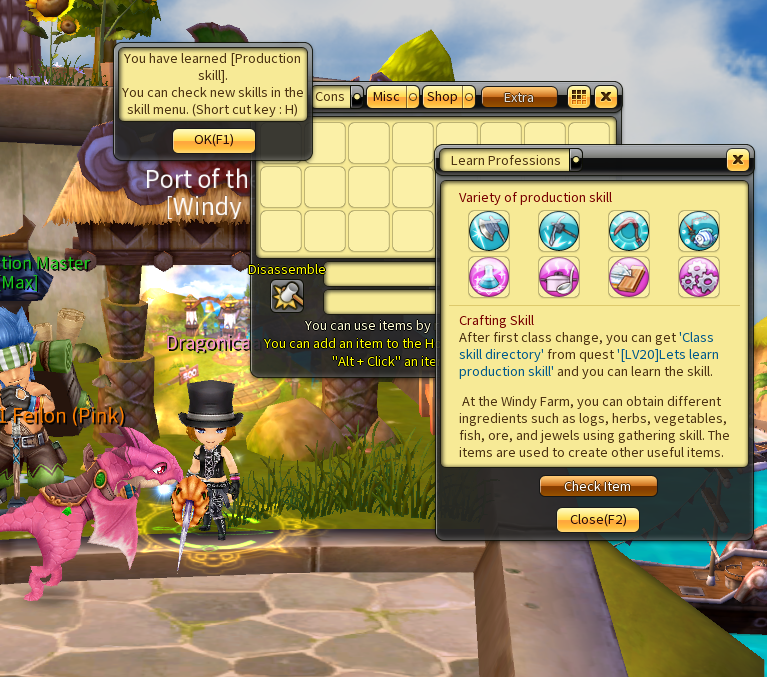Viewport: 767px width, 677px height.
Task: Close the Learn Professions window with X
Action: pyautogui.click(x=737, y=160)
